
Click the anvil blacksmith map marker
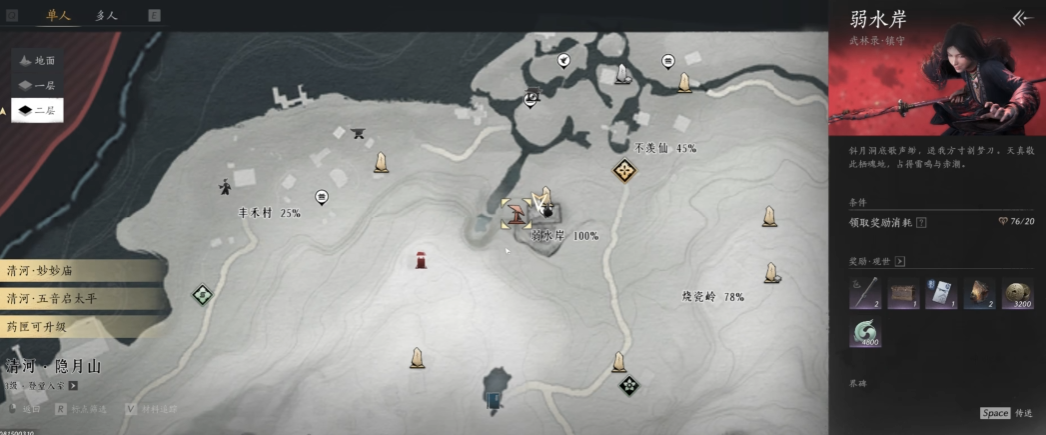pyautogui.click(x=358, y=133)
